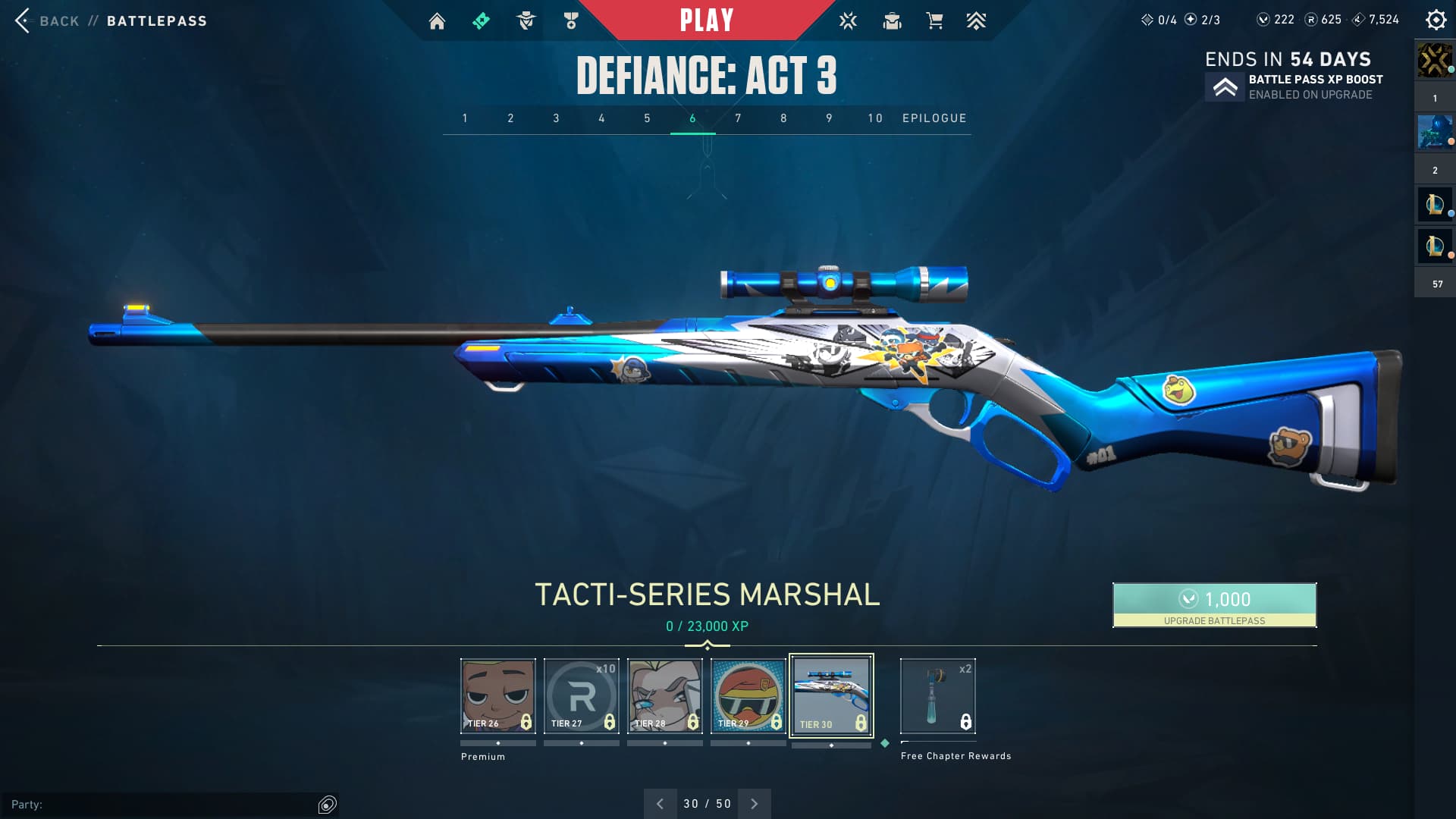This screenshot has width=1456, height=819.
Task: Click the red PLAY button
Action: [706, 20]
